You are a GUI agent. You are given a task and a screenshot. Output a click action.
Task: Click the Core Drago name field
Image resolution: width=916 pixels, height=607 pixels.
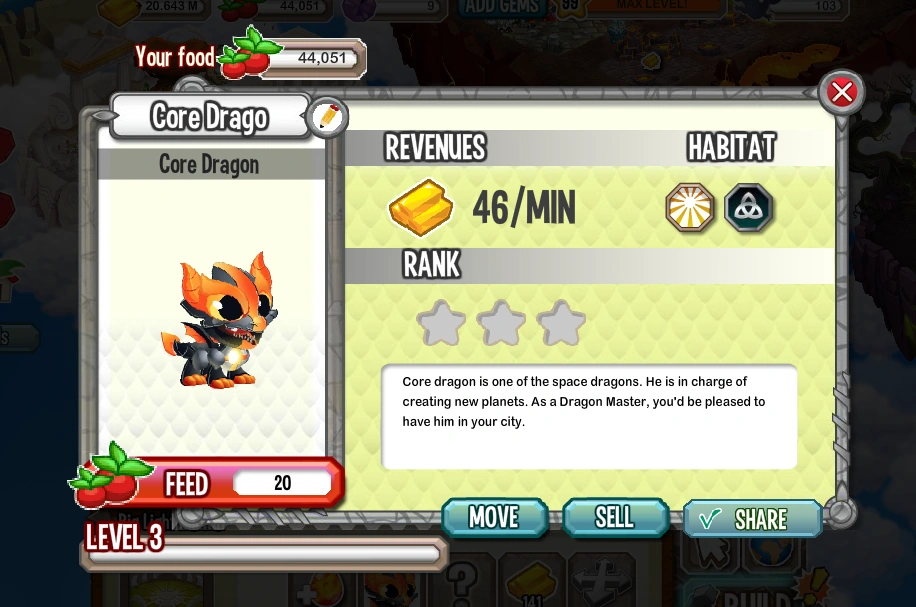click(x=210, y=117)
